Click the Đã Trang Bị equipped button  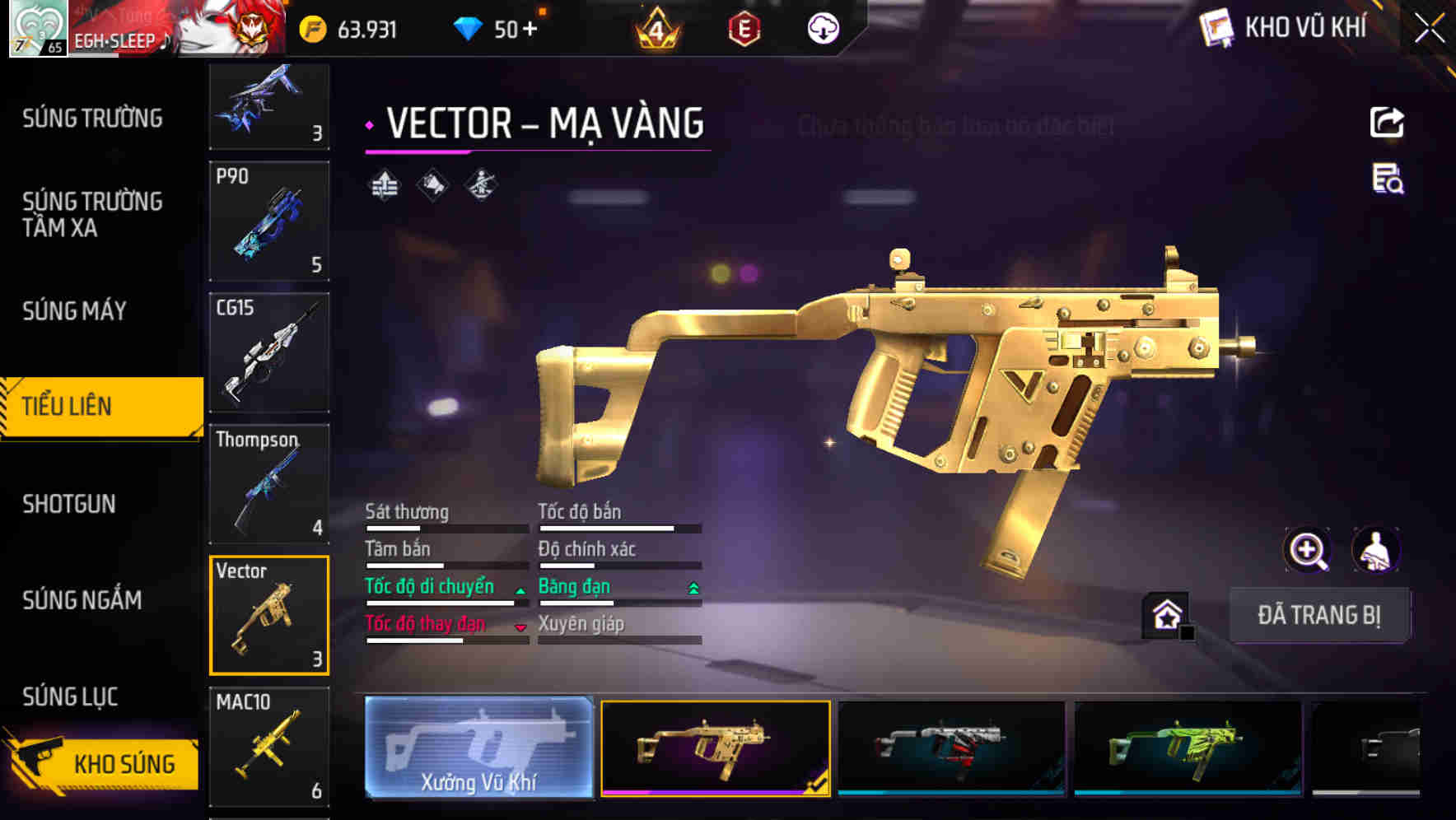click(x=1319, y=615)
